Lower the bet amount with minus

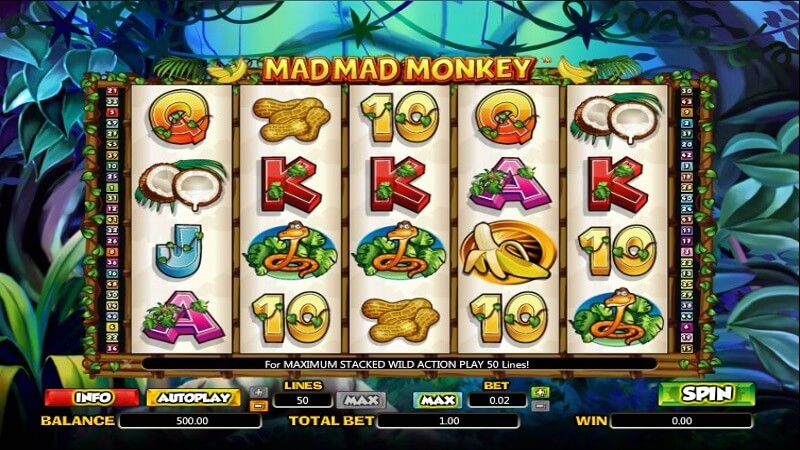pos(540,405)
